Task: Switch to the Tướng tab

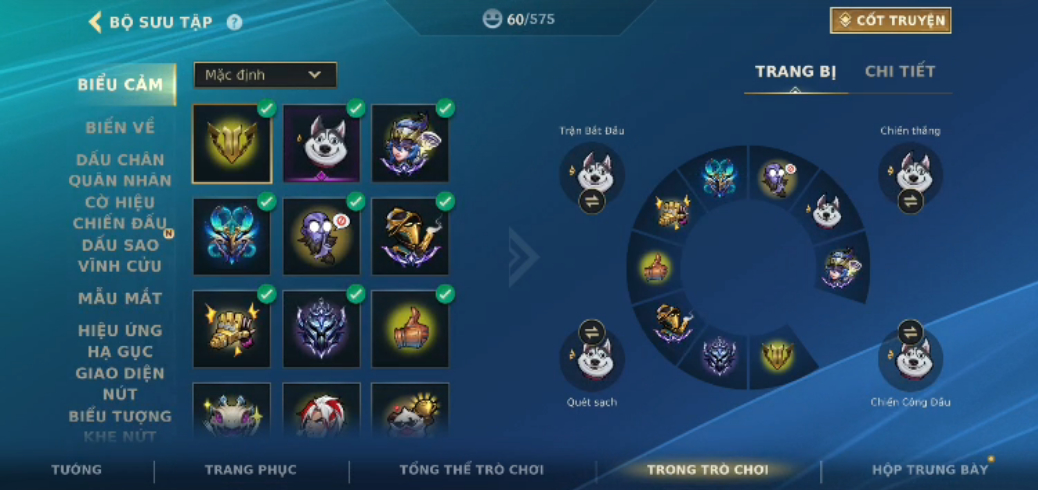Action: coord(76,470)
